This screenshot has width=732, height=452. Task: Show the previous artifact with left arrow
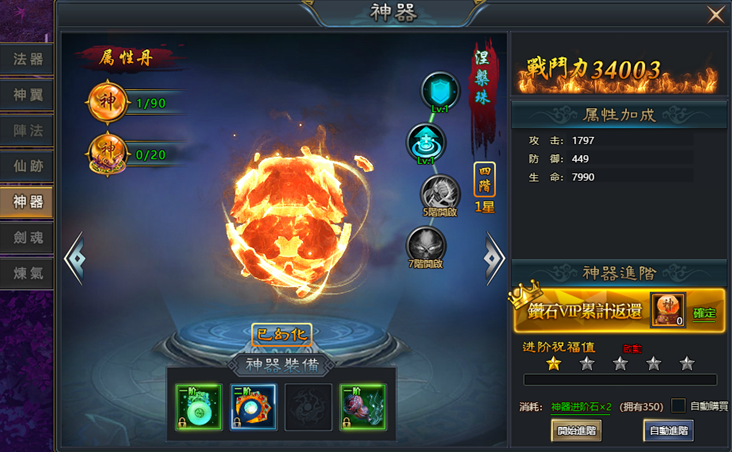tap(74, 259)
